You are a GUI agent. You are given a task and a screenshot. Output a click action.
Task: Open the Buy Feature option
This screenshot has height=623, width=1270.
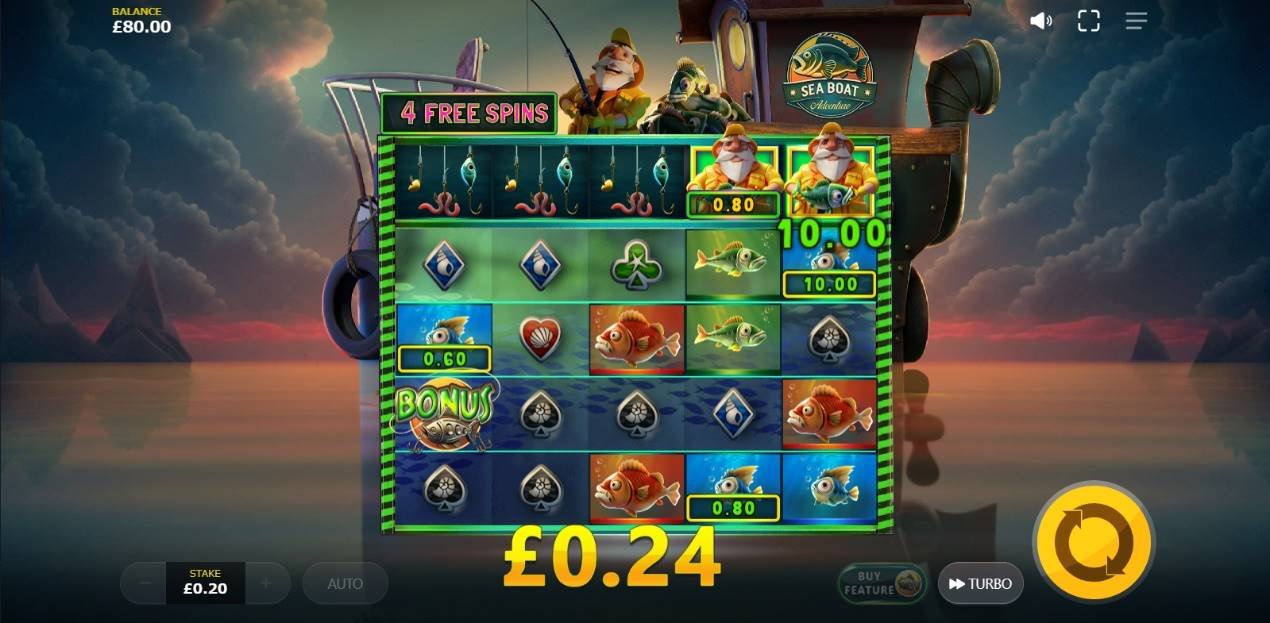(881, 583)
